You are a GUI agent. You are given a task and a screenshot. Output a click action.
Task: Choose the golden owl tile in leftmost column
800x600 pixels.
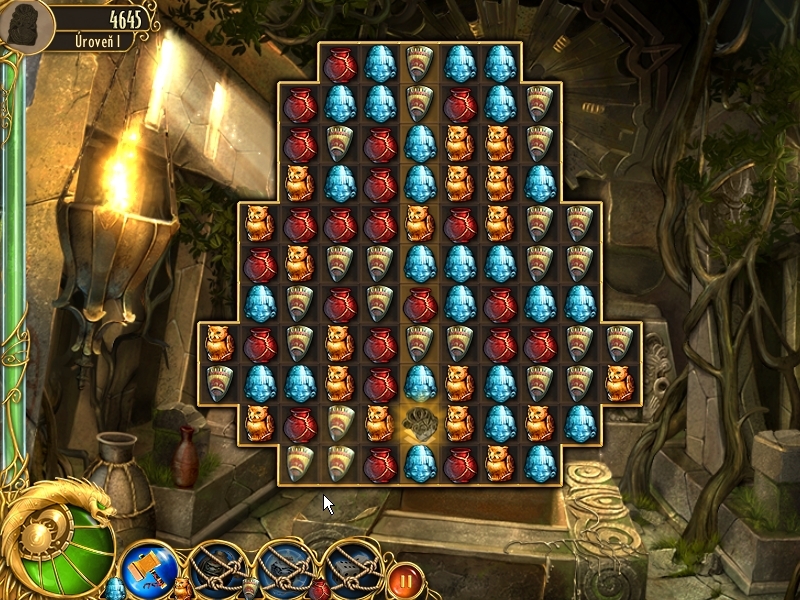[219, 343]
